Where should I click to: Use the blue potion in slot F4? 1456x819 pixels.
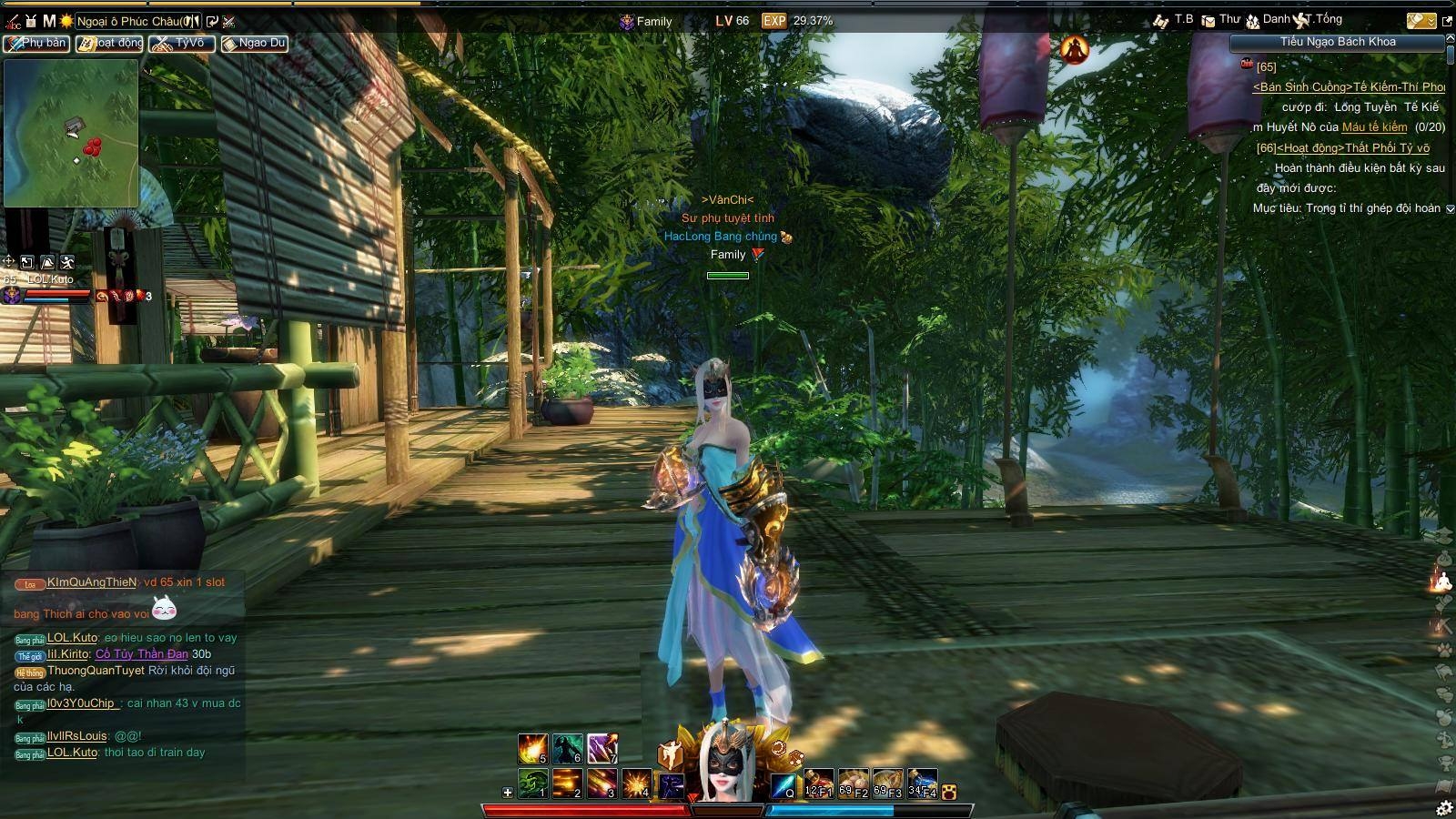click(x=922, y=783)
